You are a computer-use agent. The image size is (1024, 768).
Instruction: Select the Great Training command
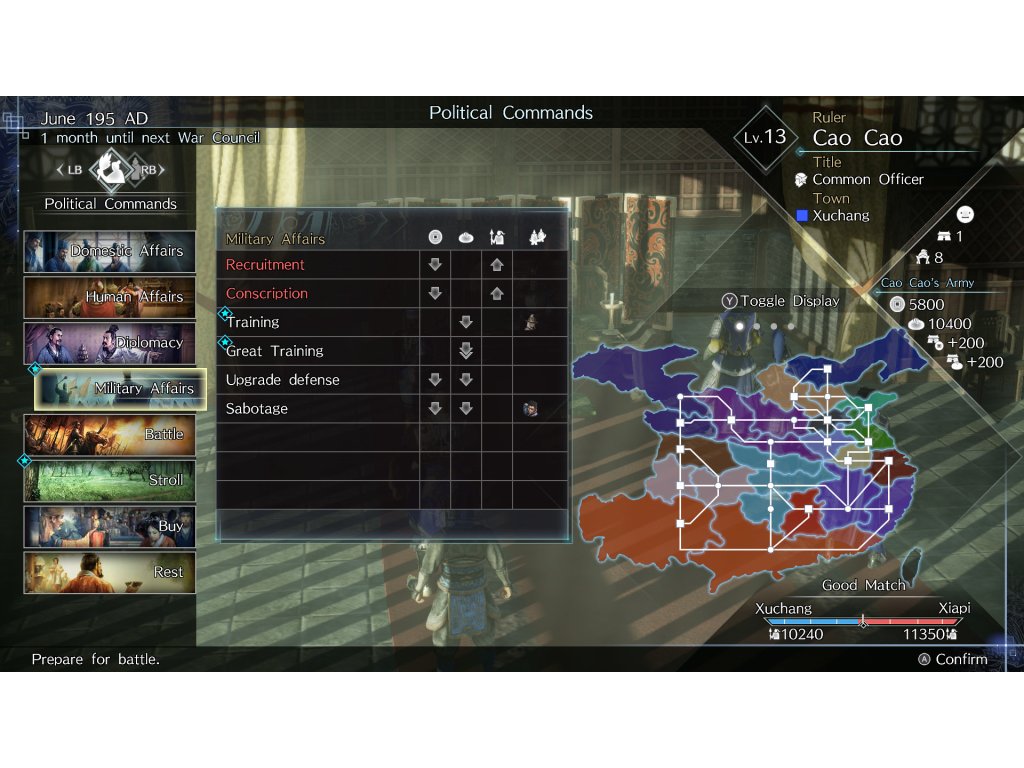tap(275, 351)
